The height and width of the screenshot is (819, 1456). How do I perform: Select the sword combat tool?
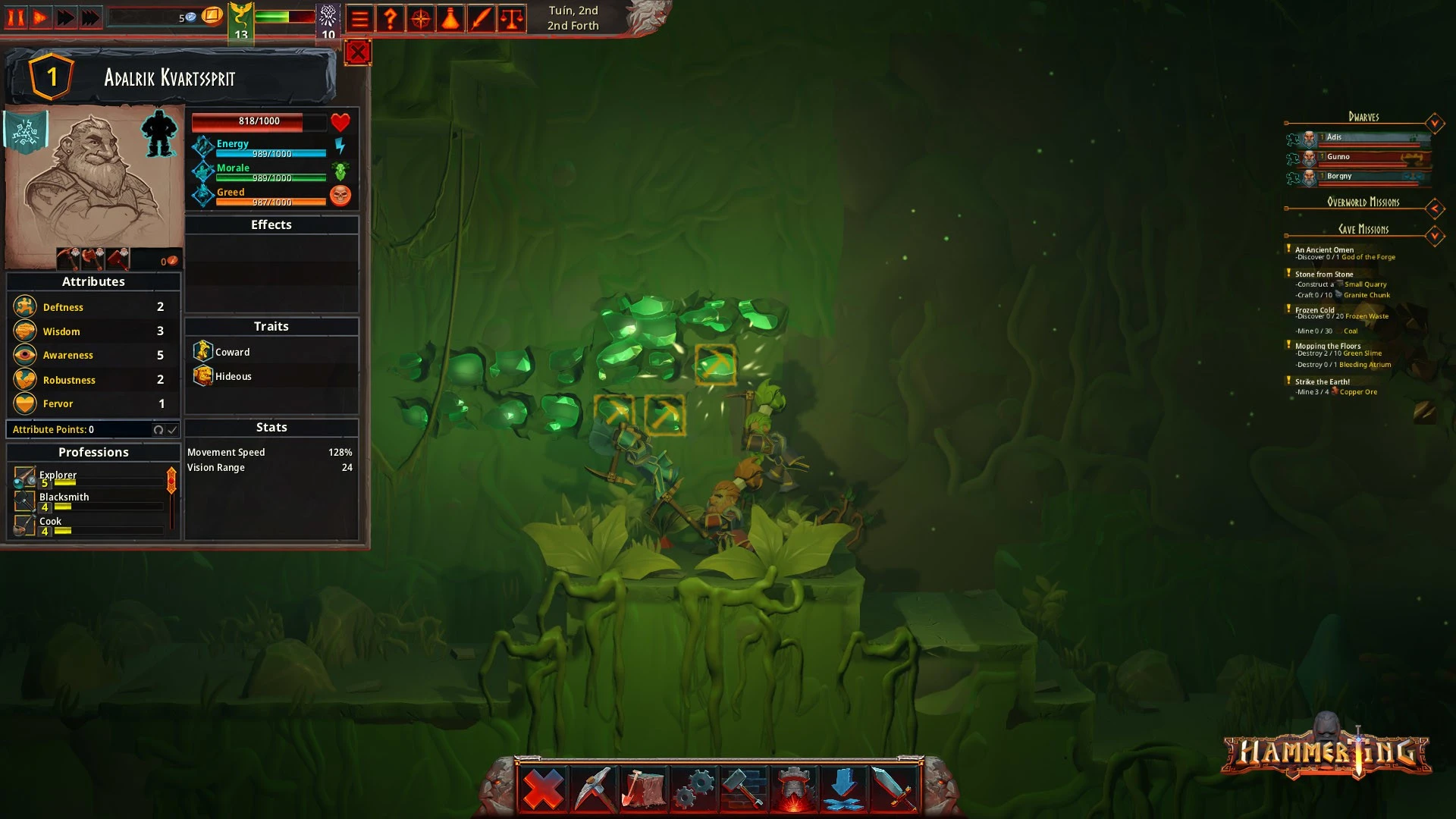coord(894,789)
